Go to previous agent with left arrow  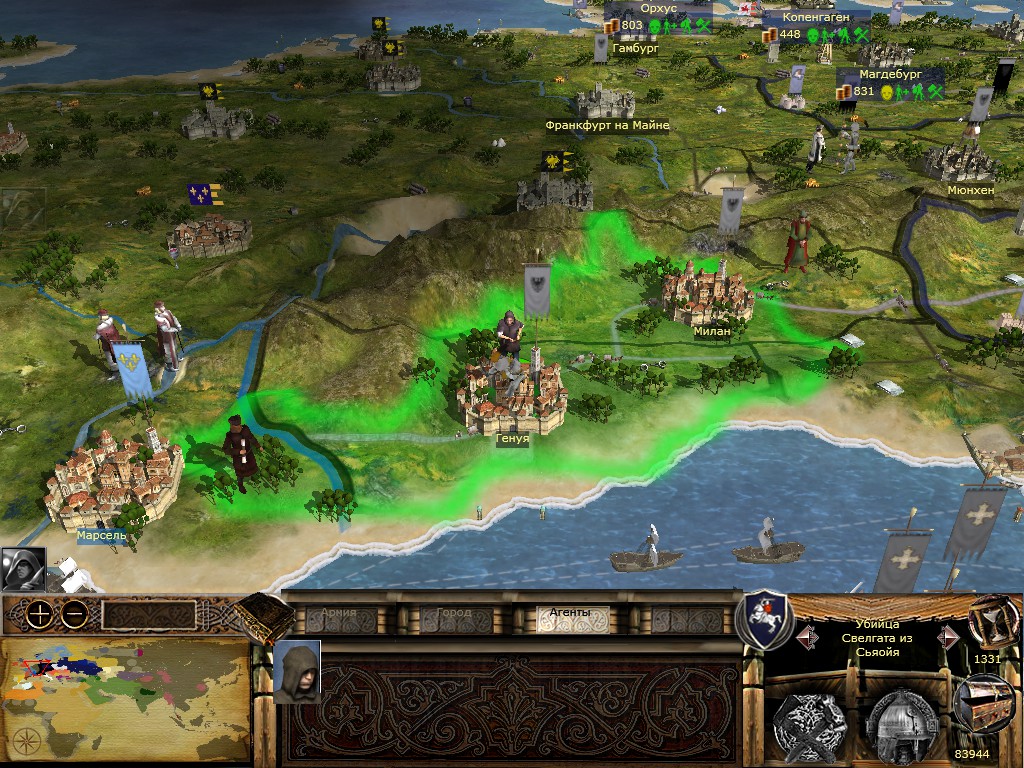point(803,637)
